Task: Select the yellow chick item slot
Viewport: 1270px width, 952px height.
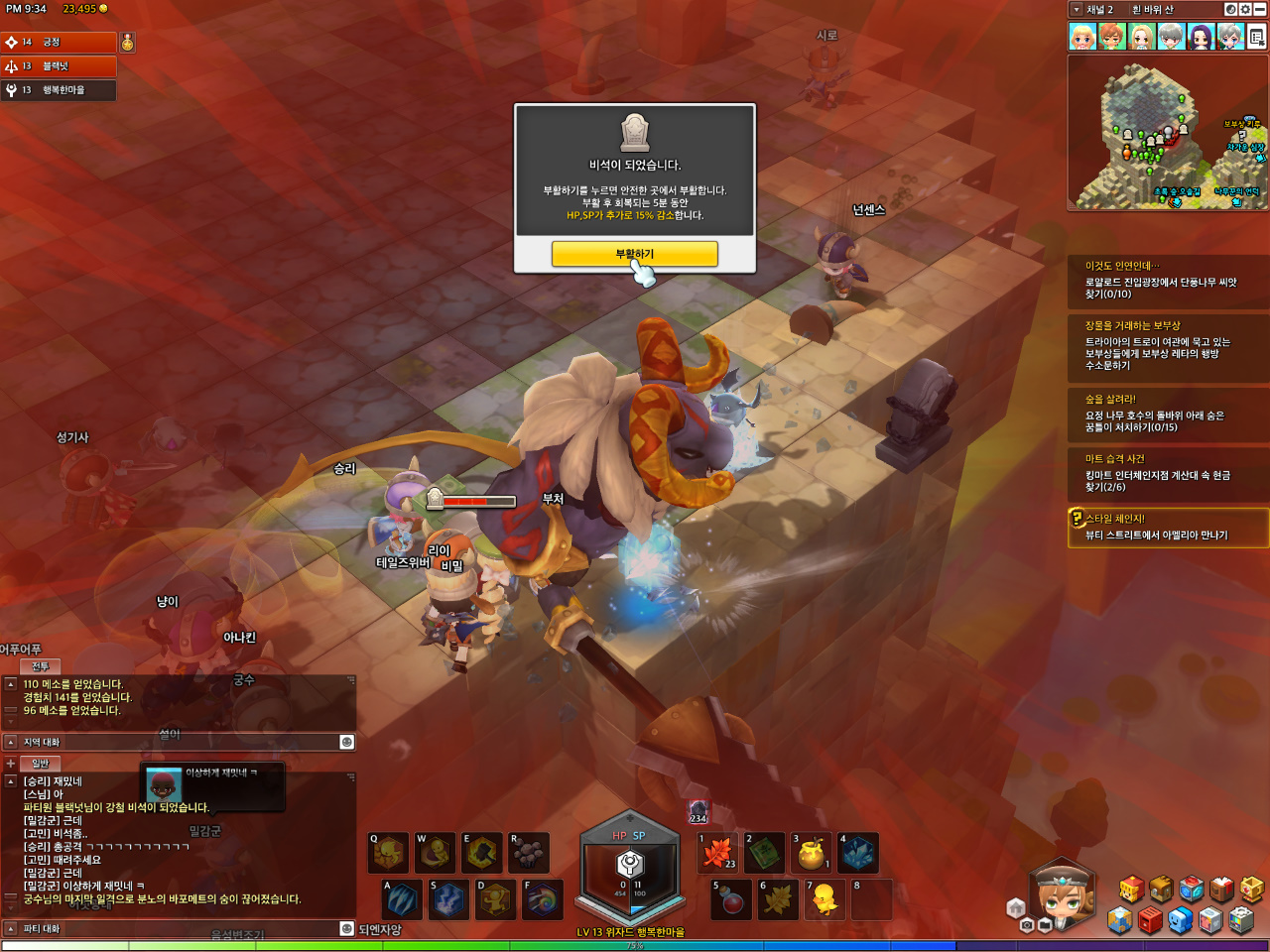Action: point(824,899)
